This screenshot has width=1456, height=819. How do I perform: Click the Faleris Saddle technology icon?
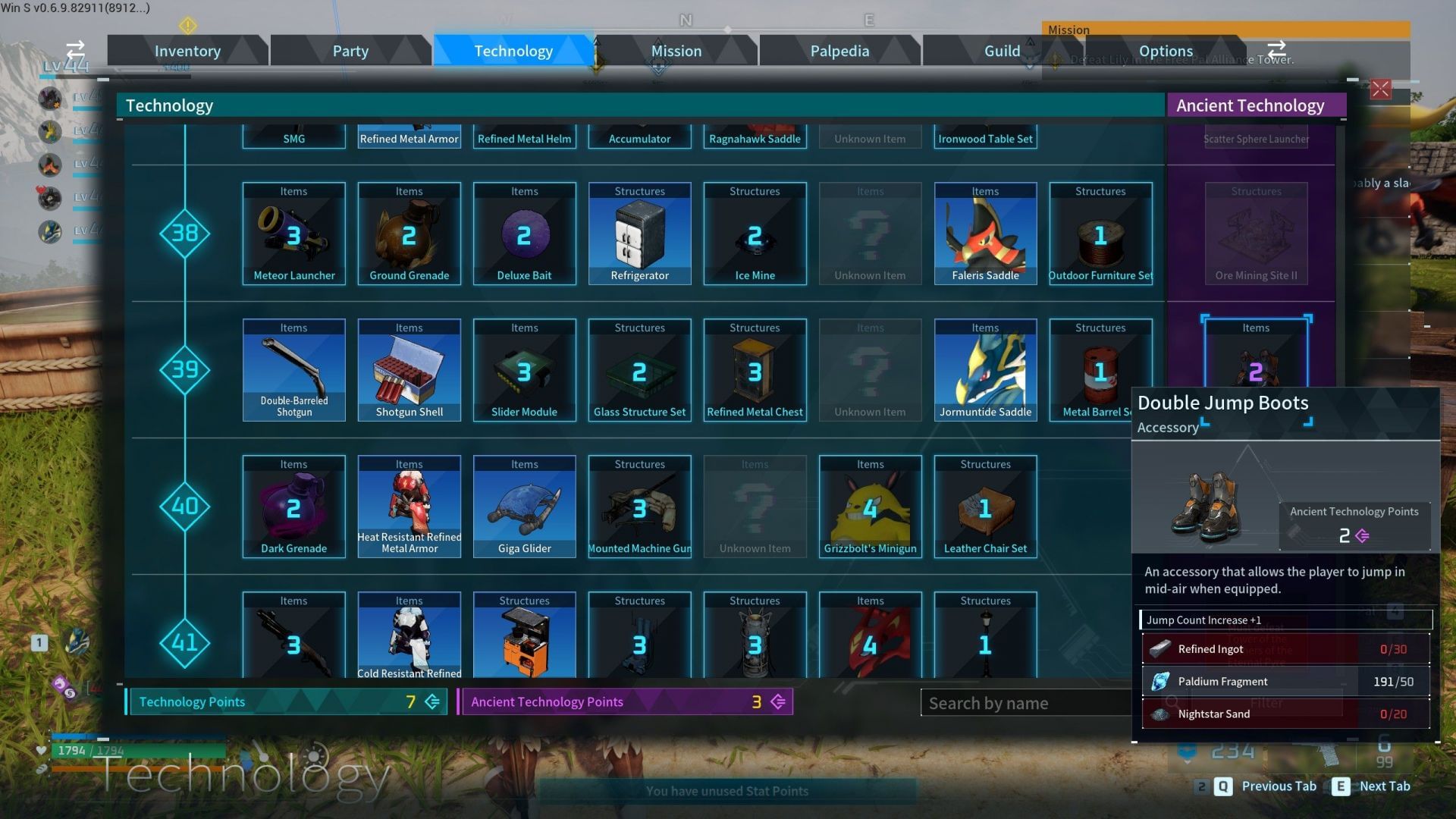tap(985, 234)
